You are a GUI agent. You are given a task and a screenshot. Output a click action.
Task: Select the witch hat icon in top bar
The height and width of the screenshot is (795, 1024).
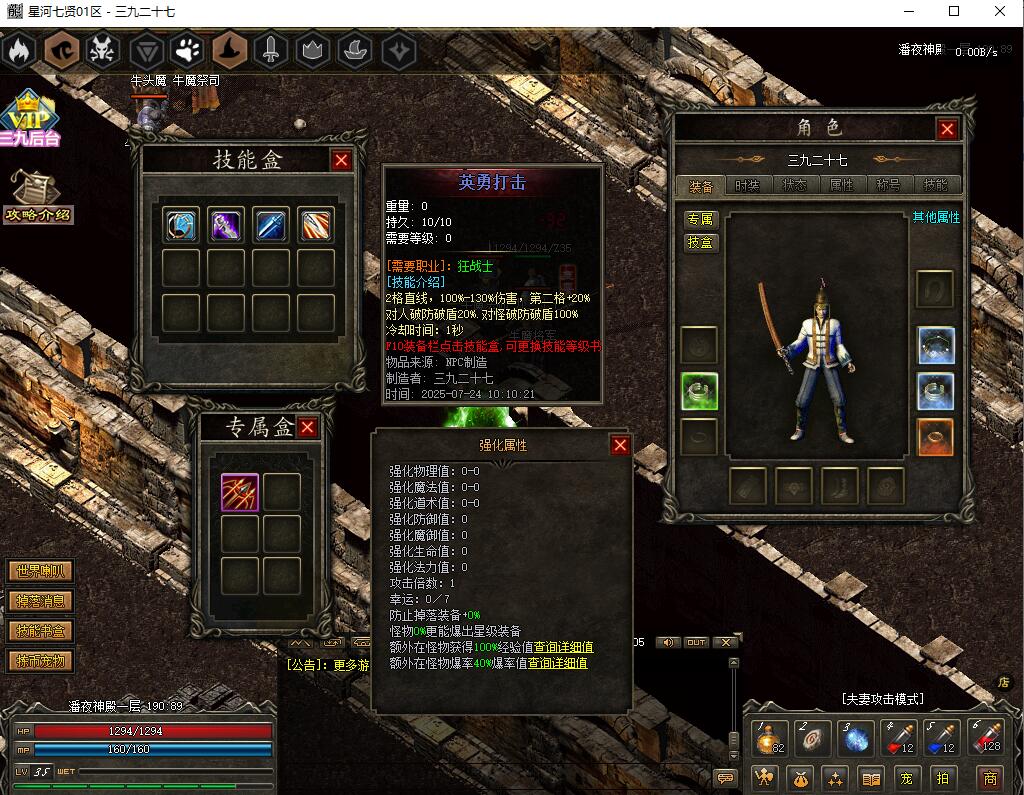point(229,49)
